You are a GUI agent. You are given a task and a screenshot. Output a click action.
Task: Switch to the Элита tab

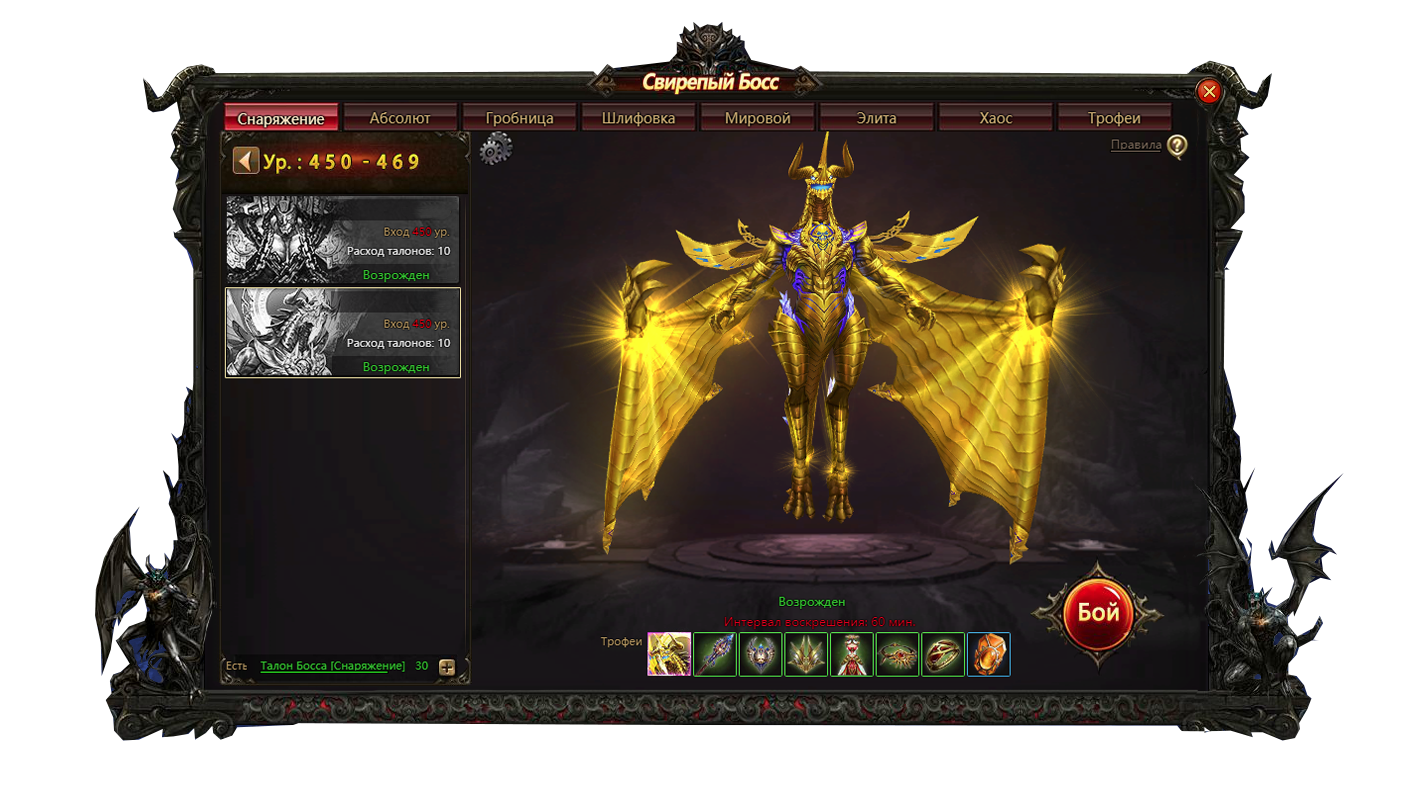coord(876,118)
